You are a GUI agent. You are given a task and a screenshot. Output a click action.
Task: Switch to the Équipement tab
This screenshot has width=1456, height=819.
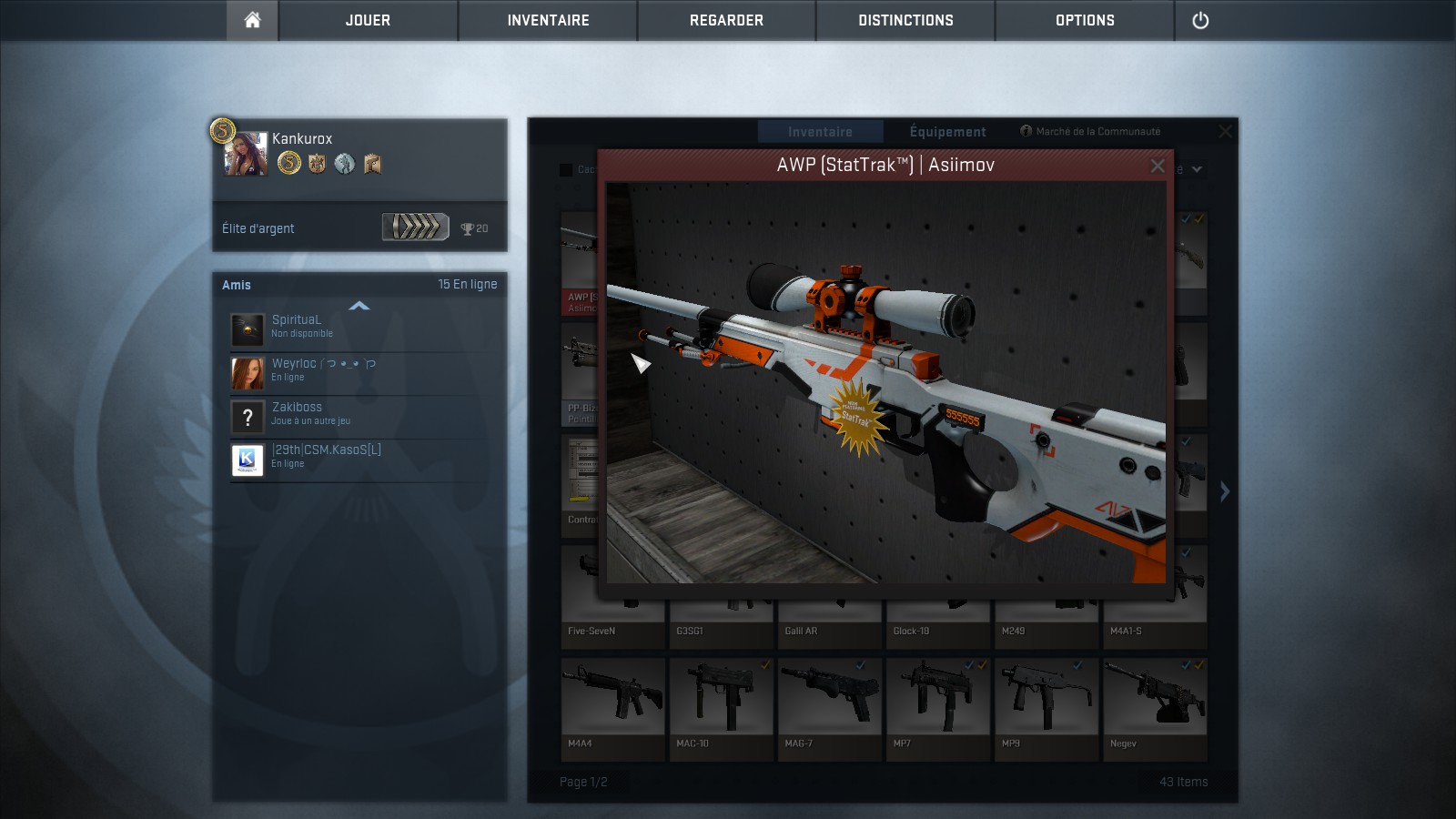[x=947, y=132]
